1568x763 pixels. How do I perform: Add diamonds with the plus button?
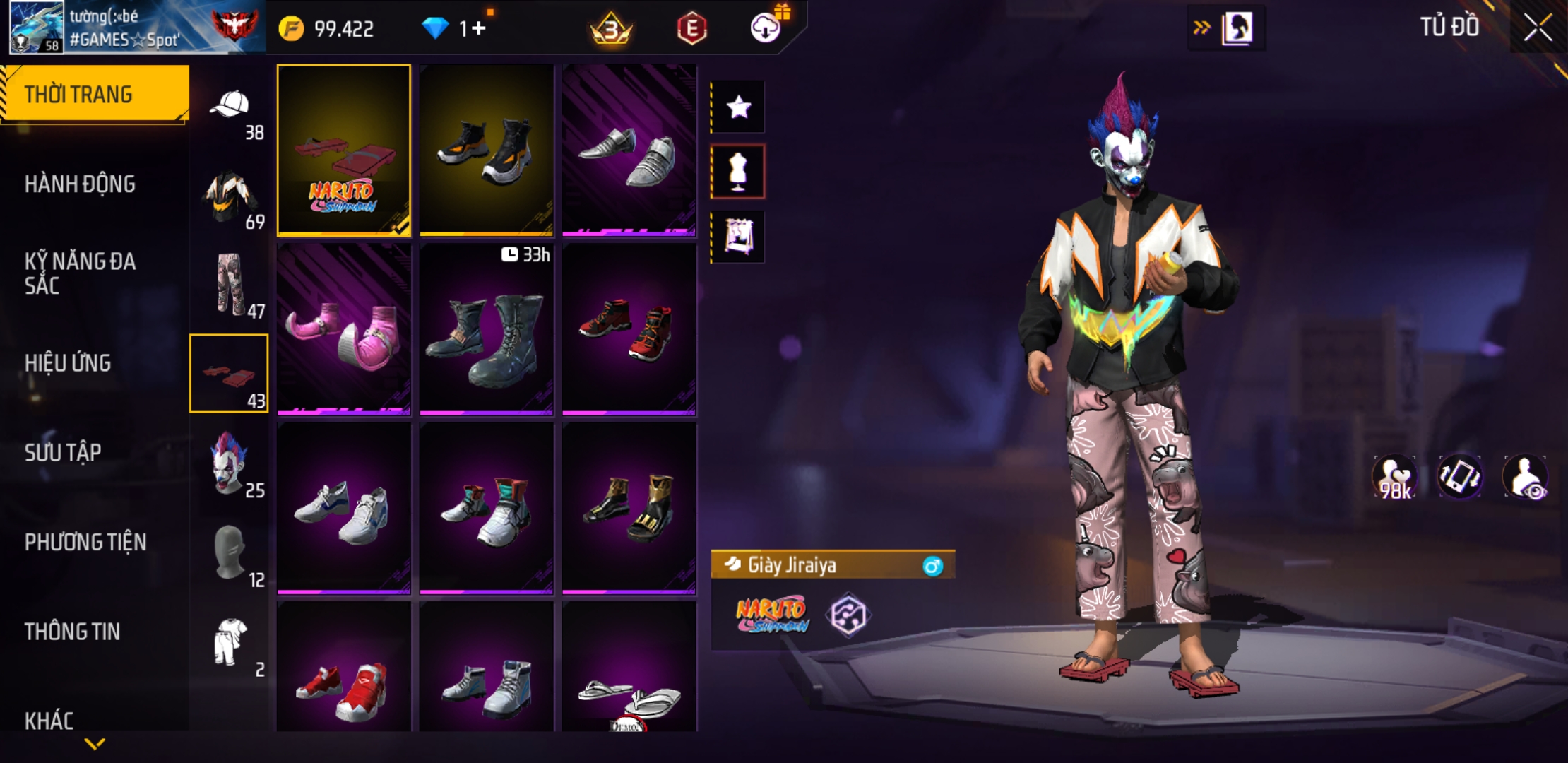coord(479,28)
